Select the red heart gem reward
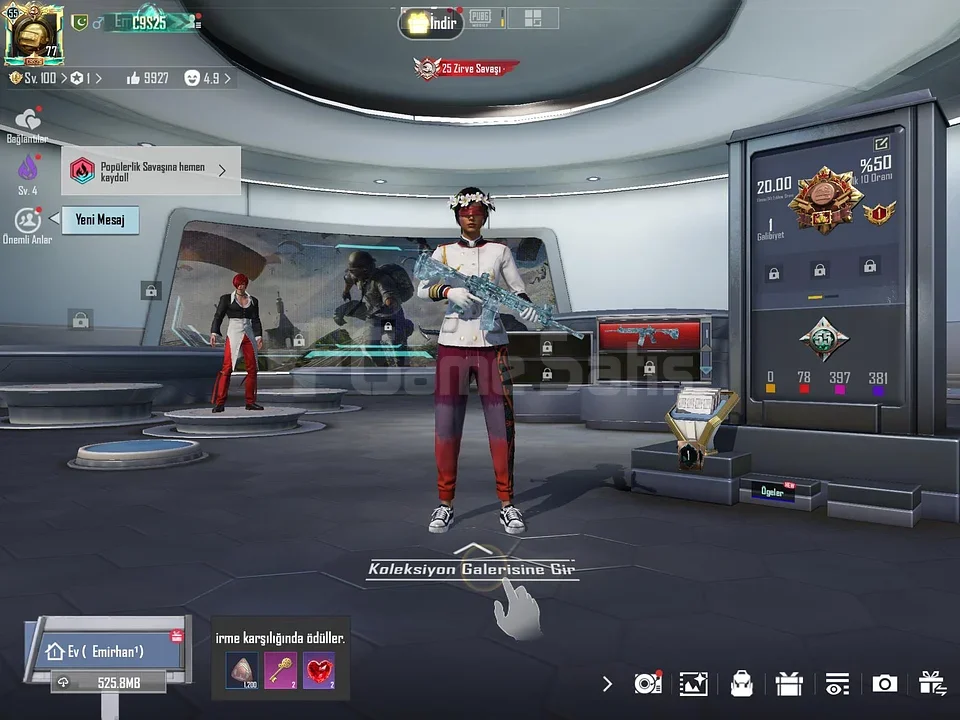 [319, 670]
